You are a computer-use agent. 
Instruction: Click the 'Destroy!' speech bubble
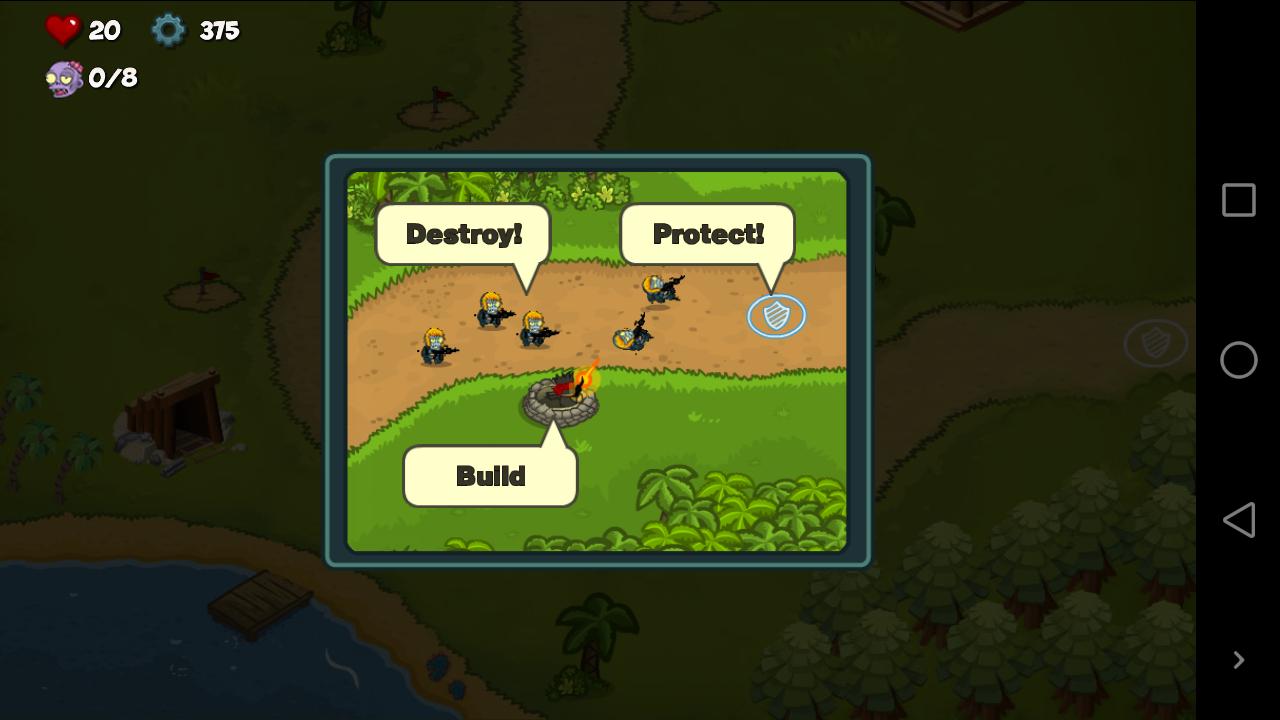pyautogui.click(x=462, y=233)
